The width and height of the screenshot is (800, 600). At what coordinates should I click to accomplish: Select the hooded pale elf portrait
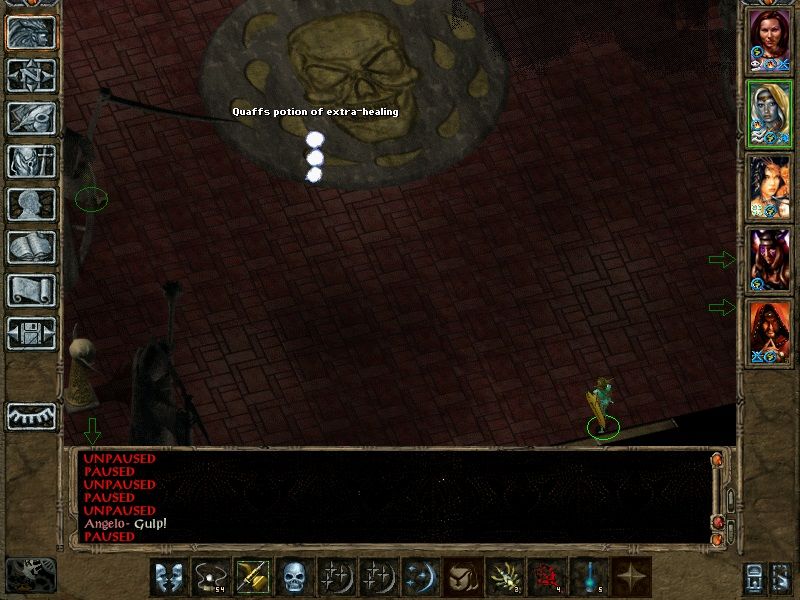(769, 113)
